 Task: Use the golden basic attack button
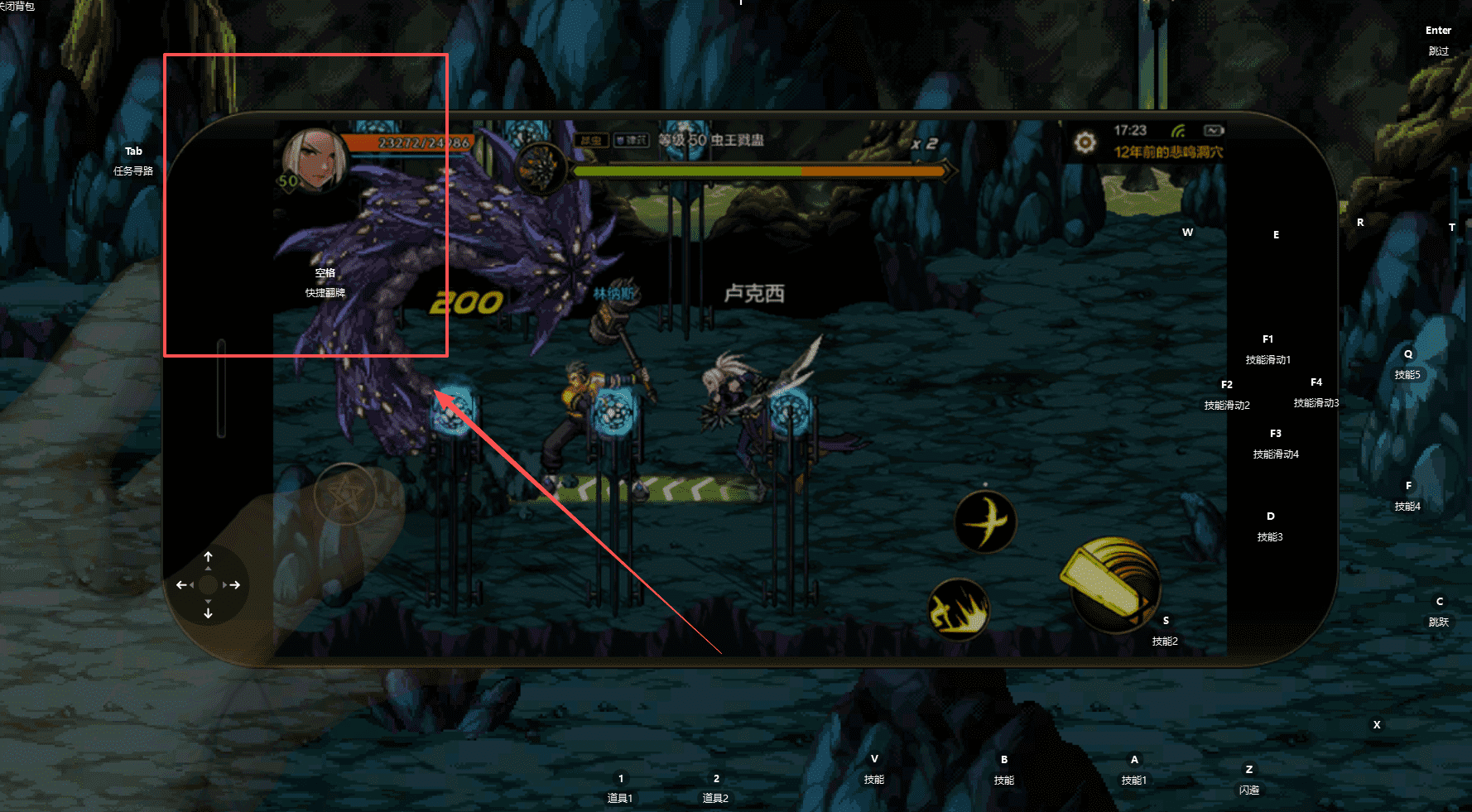tap(1110, 584)
